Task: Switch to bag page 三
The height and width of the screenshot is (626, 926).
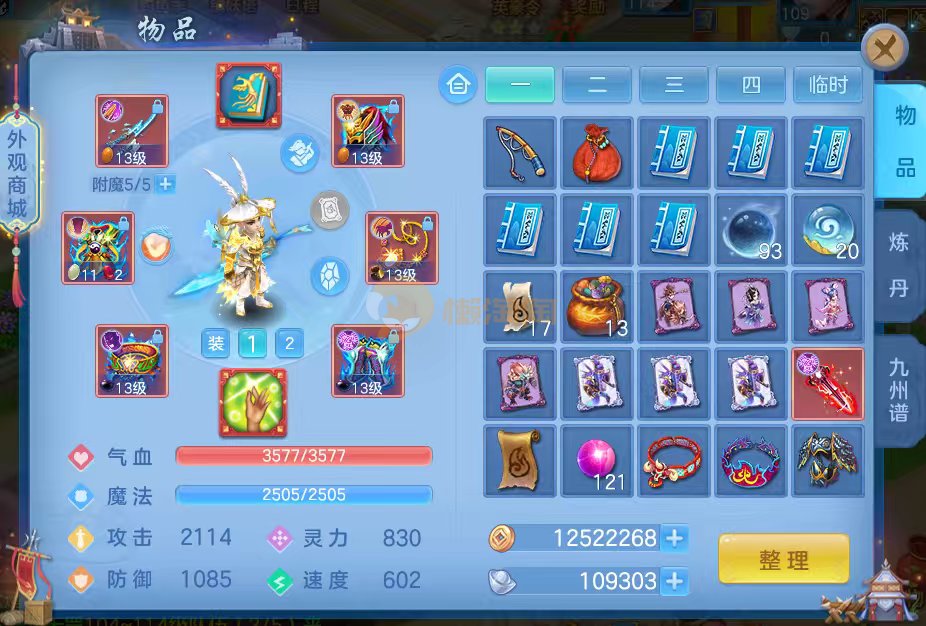Action: click(x=673, y=85)
